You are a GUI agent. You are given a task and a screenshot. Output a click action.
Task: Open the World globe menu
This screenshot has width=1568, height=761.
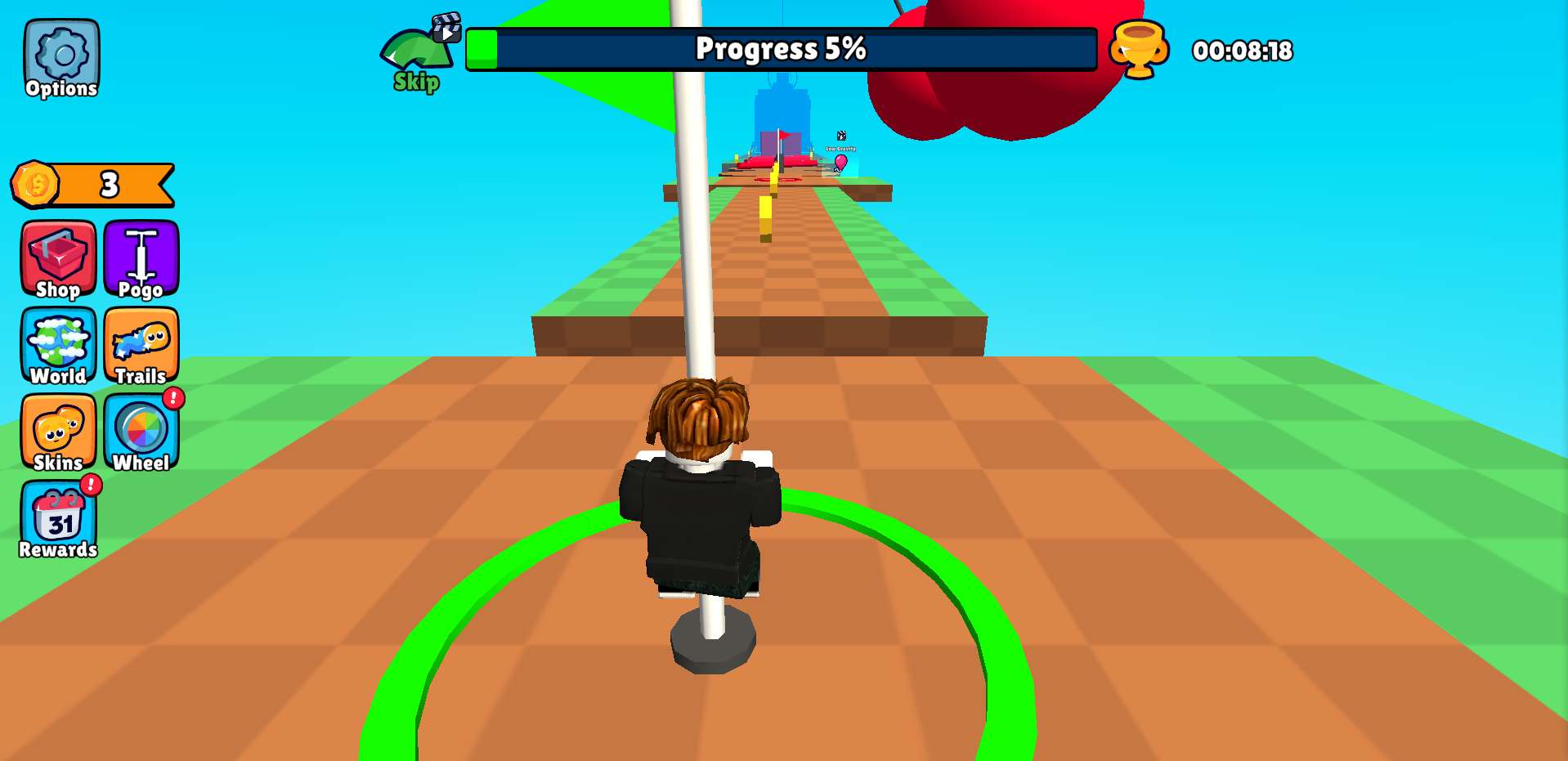(x=58, y=346)
